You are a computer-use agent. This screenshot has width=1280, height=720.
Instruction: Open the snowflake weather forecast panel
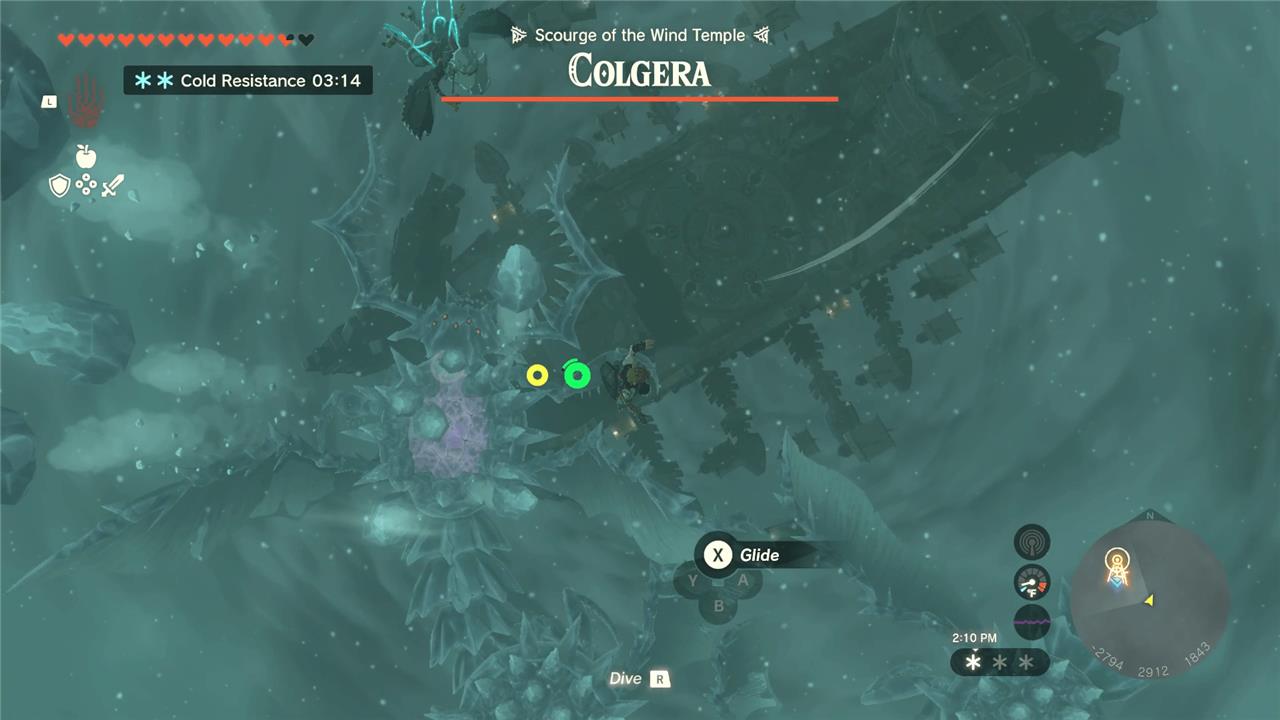[x=999, y=662]
